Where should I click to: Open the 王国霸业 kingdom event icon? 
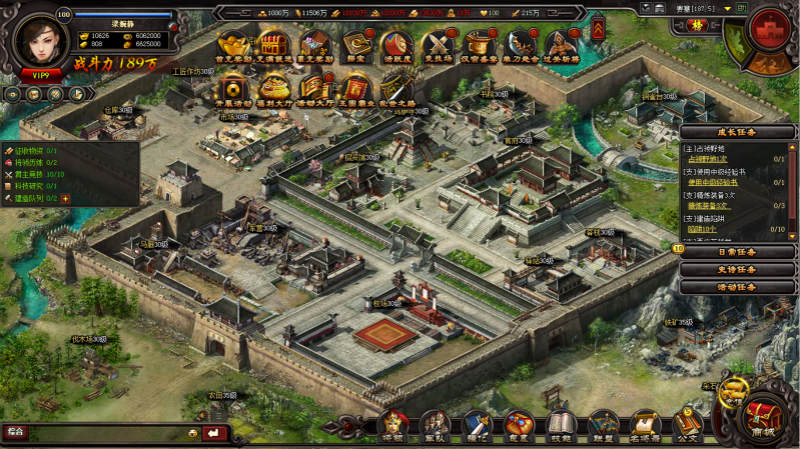(356, 88)
